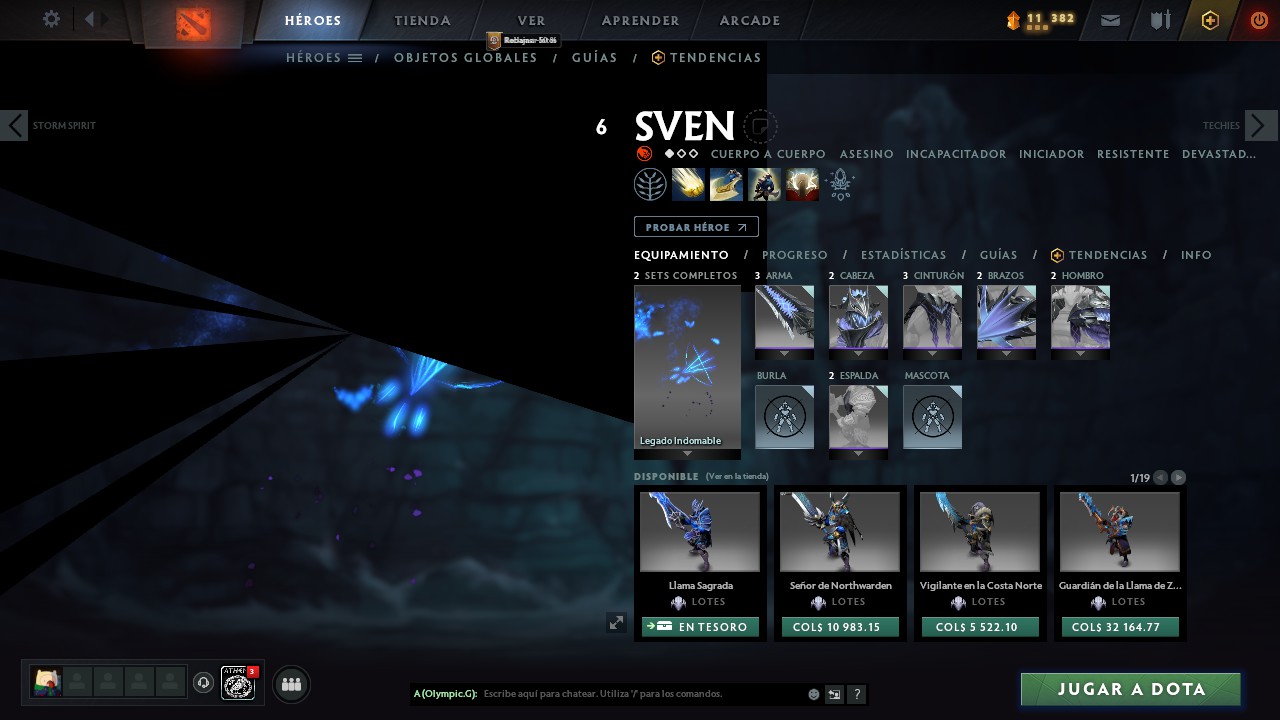
Task: Toggle the chat channel selector icon
Action: (x=834, y=693)
